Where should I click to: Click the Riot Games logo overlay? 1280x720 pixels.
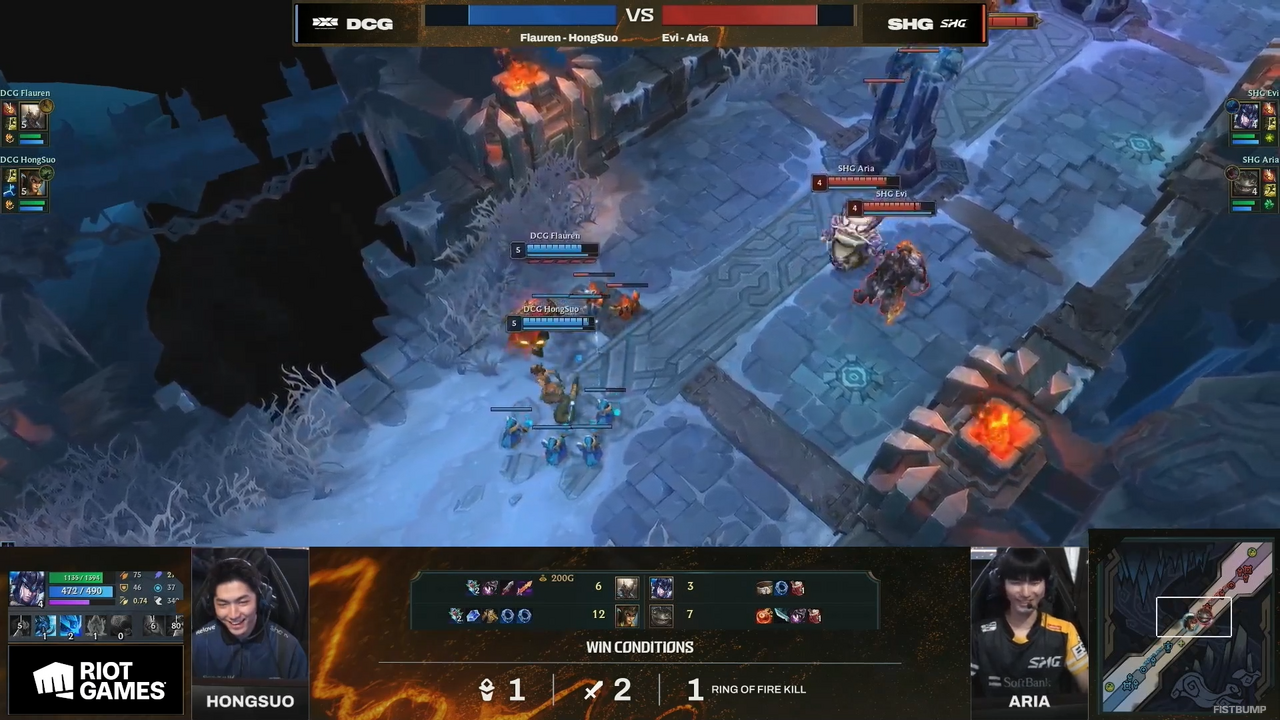(x=98, y=681)
